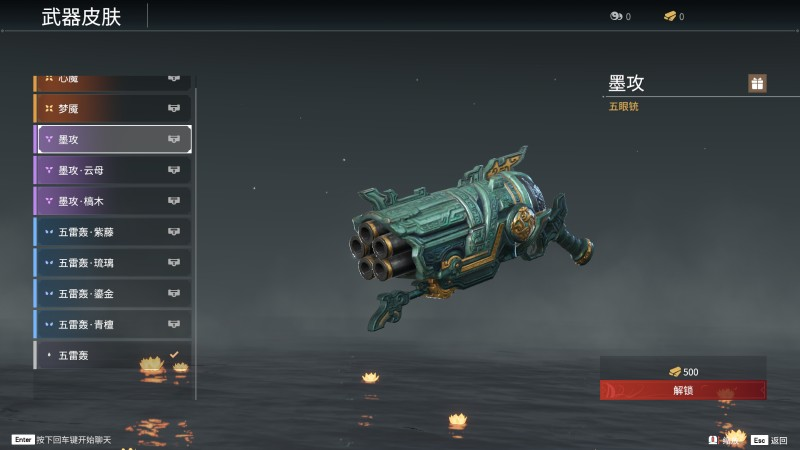Choose the 五雷轰·紫藤 skin
800x450 pixels.
[113, 232]
